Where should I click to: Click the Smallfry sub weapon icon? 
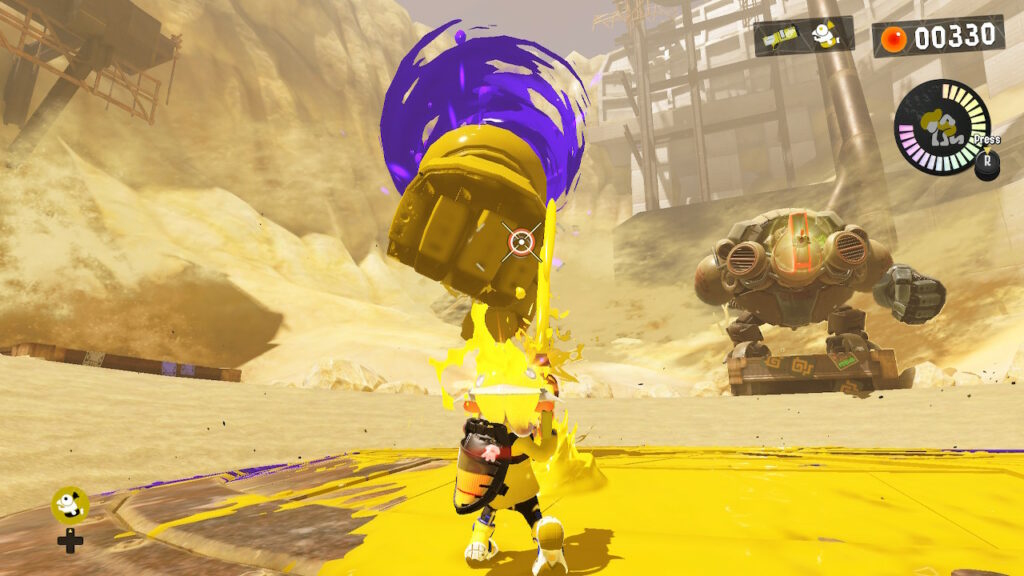[x=824, y=36]
